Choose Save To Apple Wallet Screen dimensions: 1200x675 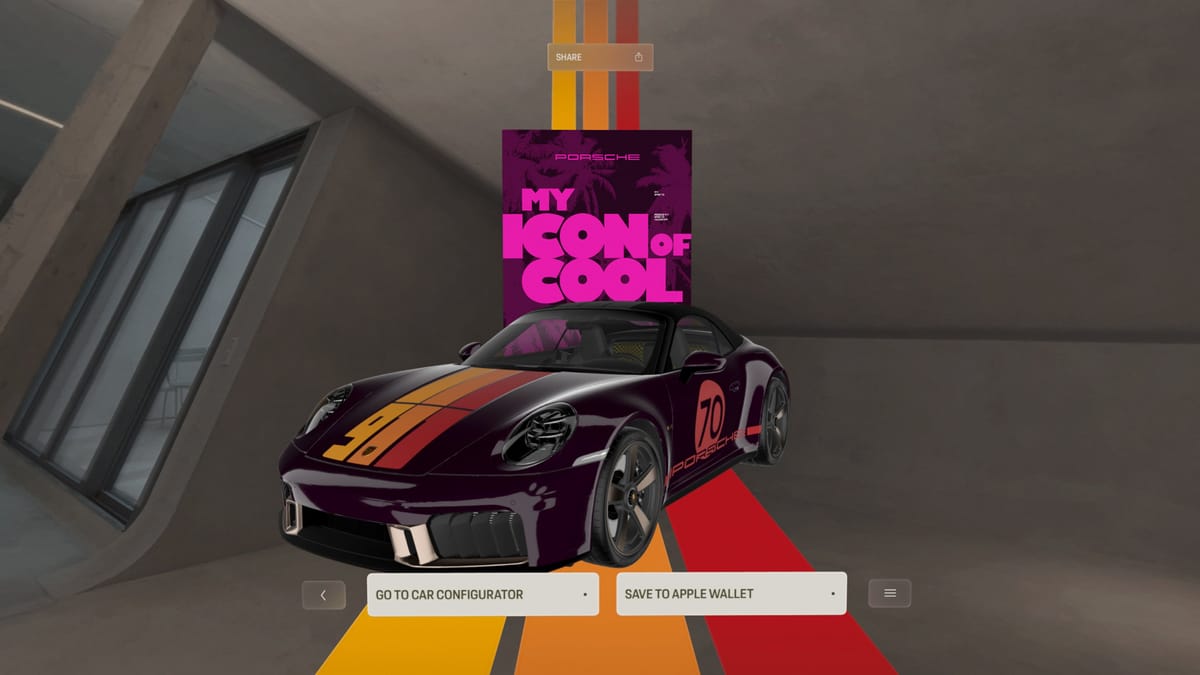731,594
